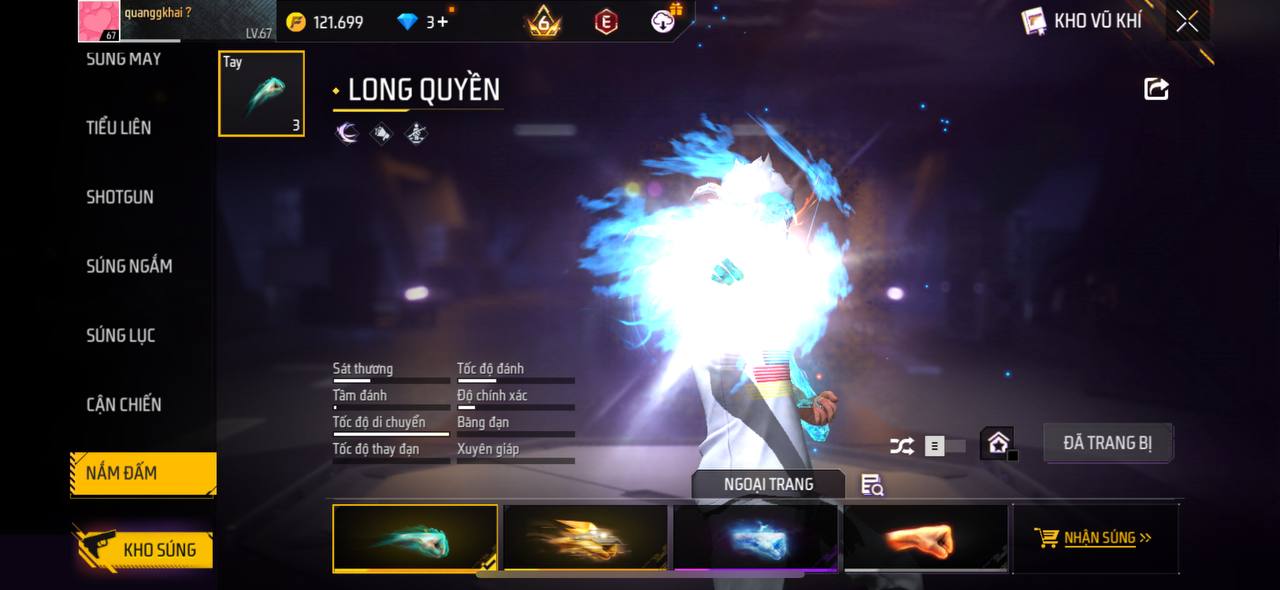
Task: Select the Súng Ngắm category
Action: tap(129, 266)
